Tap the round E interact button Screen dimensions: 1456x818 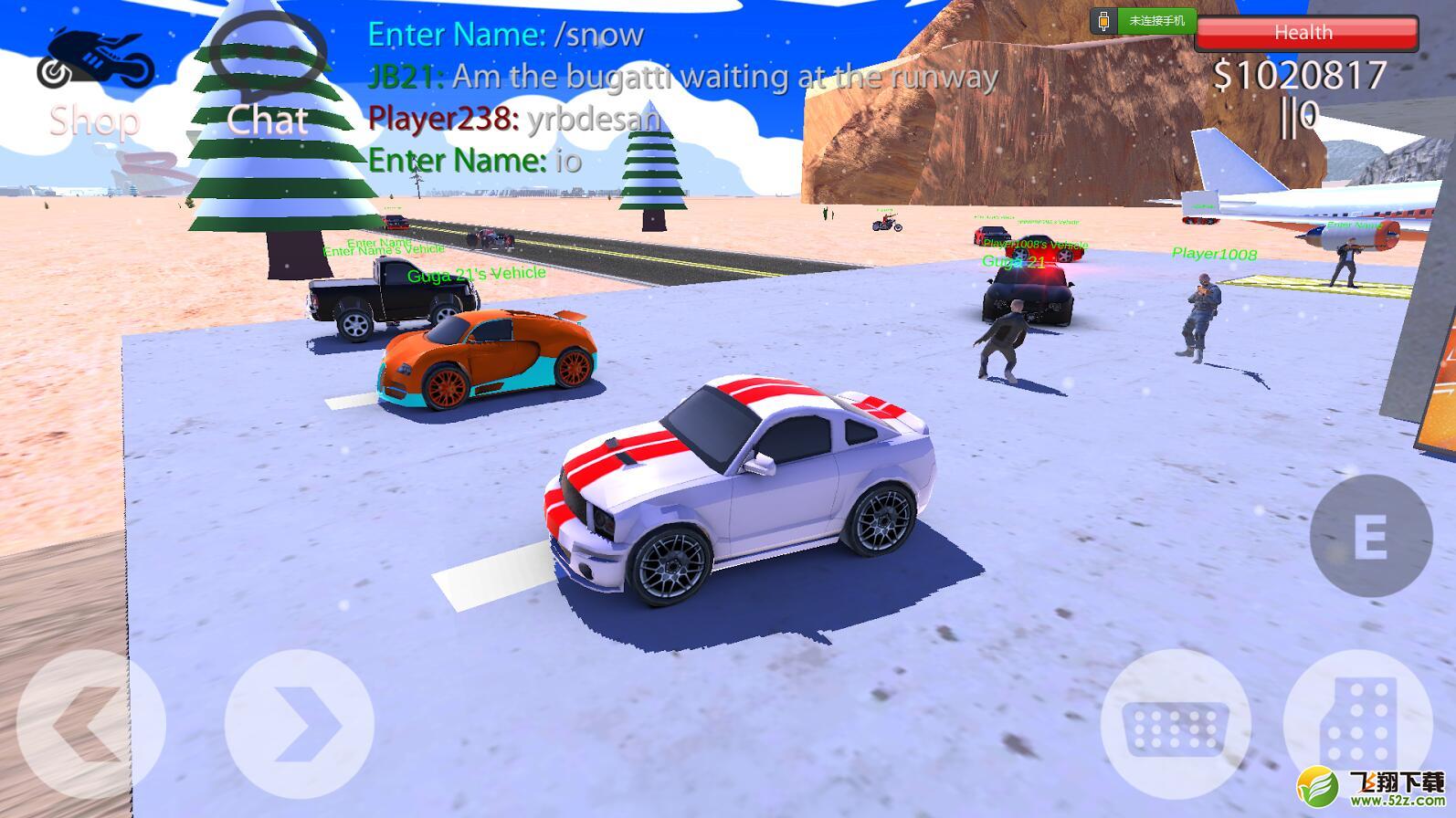coord(1370,536)
